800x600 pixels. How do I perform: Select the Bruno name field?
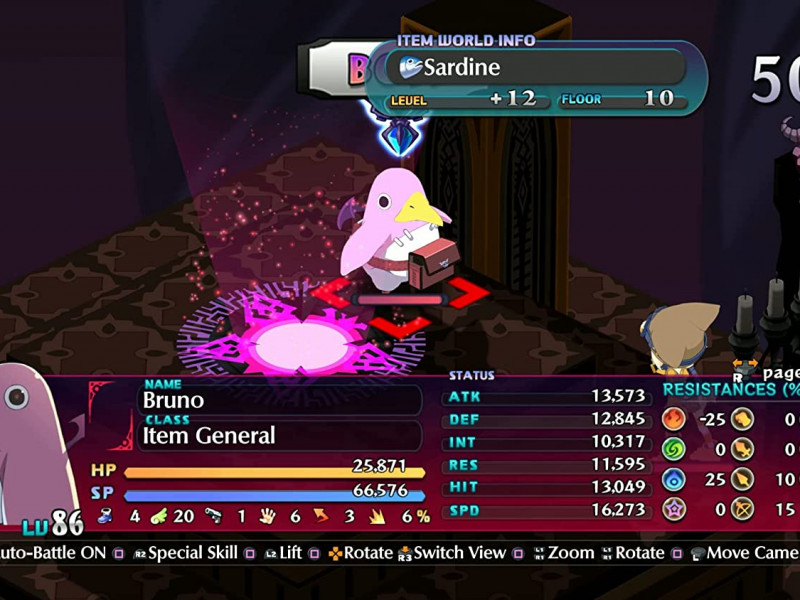pyautogui.click(x=280, y=400)
